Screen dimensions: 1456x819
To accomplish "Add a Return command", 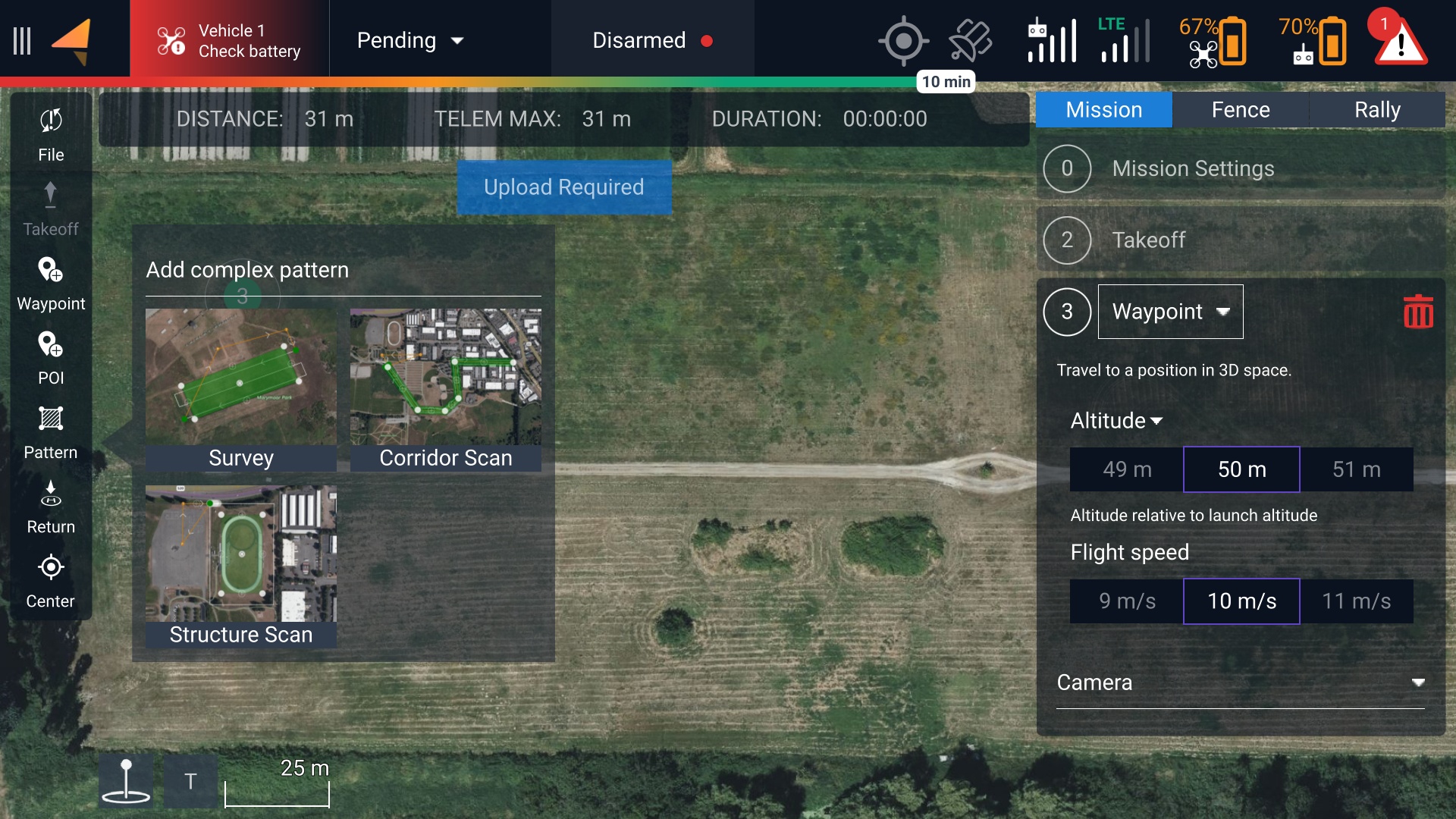I will (x=51, y=506).
